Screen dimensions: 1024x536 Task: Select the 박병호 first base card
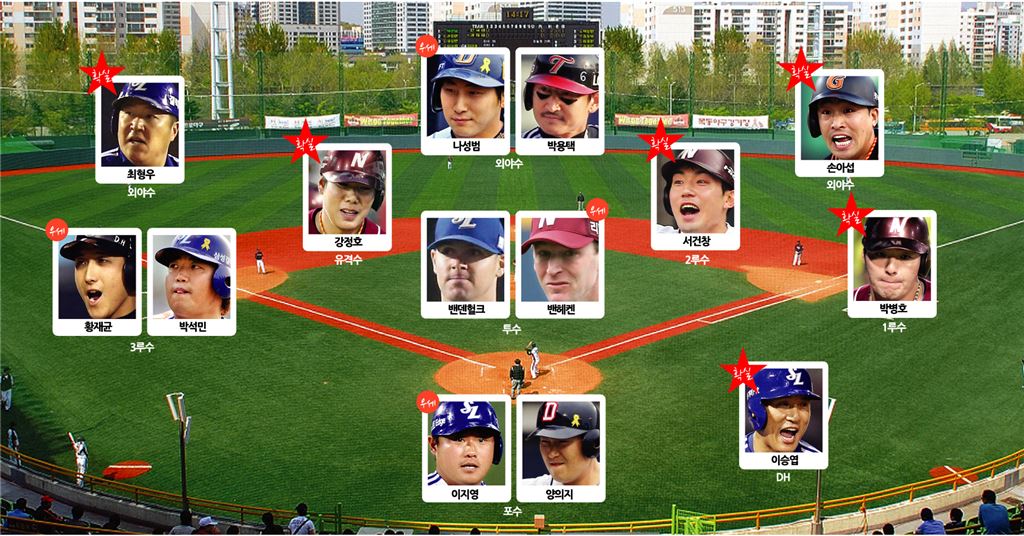(x=892, y=264)
